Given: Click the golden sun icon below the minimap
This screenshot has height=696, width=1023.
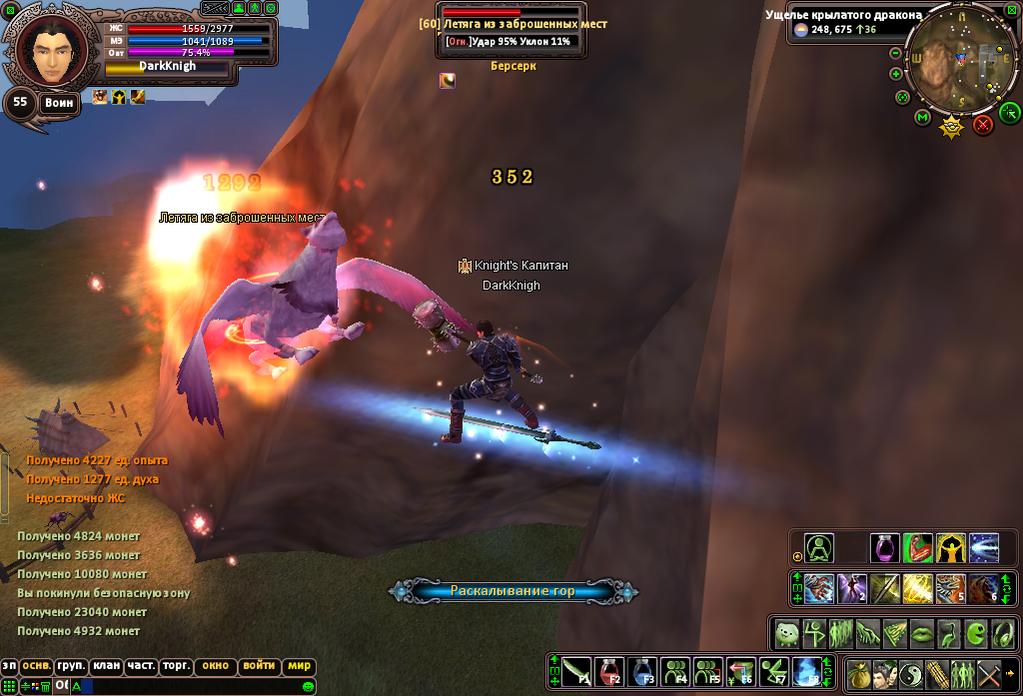Looking at the screenshot, I should pos(952,126).
